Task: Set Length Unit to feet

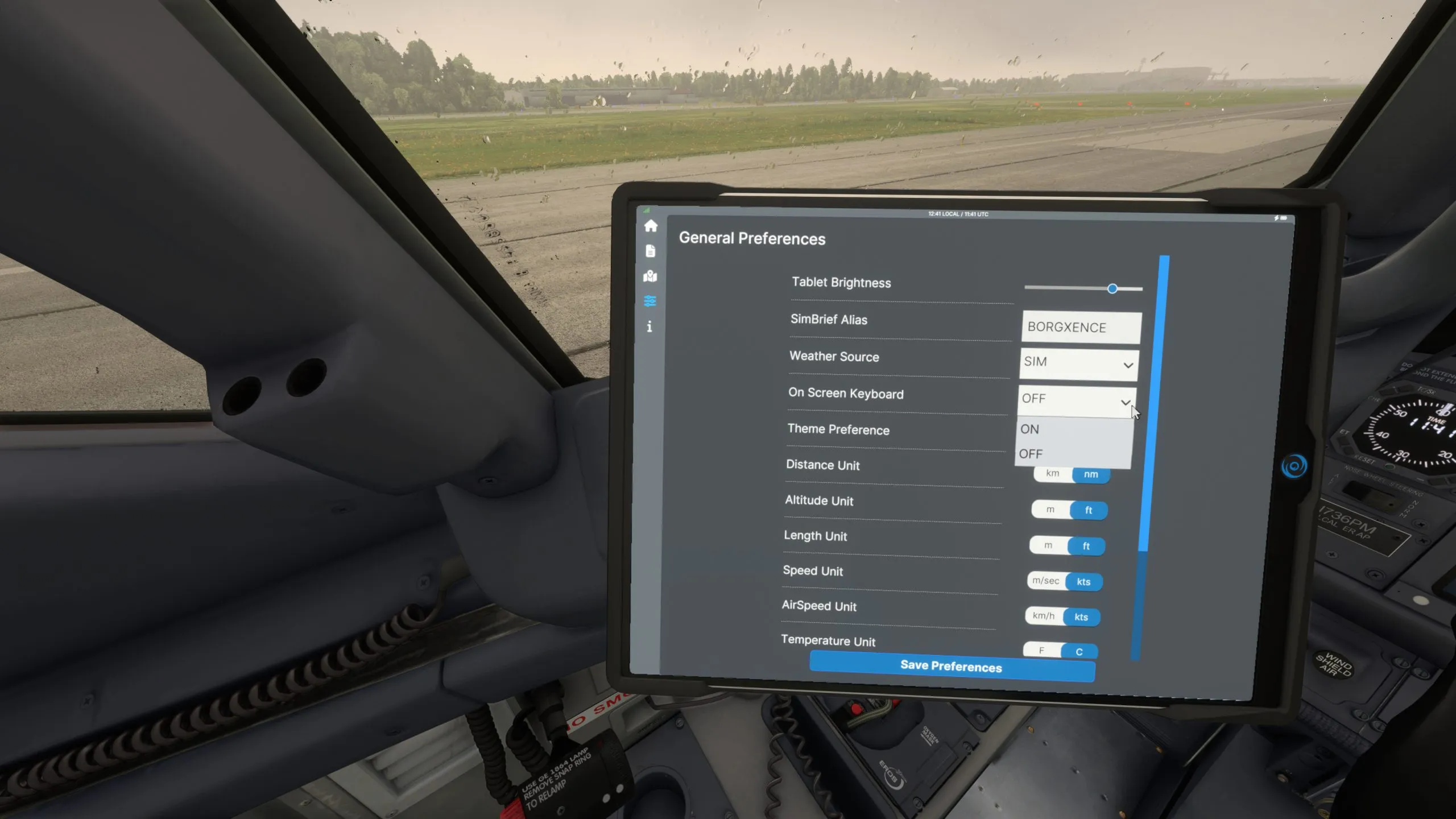Action: click(1086, 546)
